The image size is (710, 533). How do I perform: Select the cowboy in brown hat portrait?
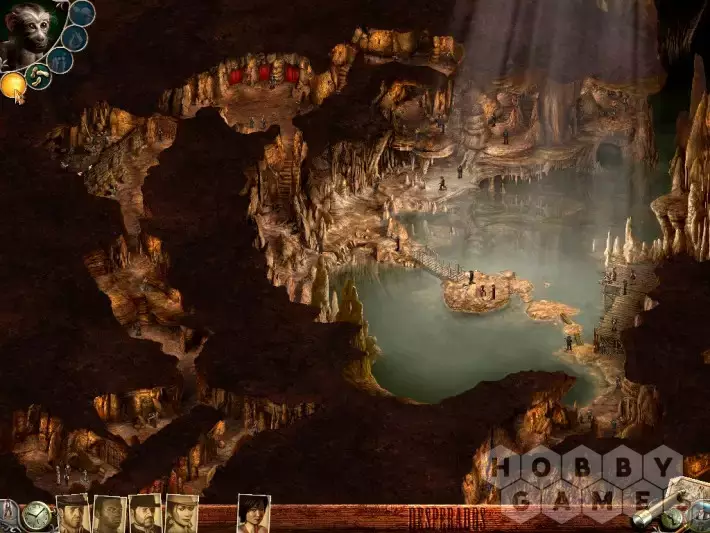coord(73,514)
